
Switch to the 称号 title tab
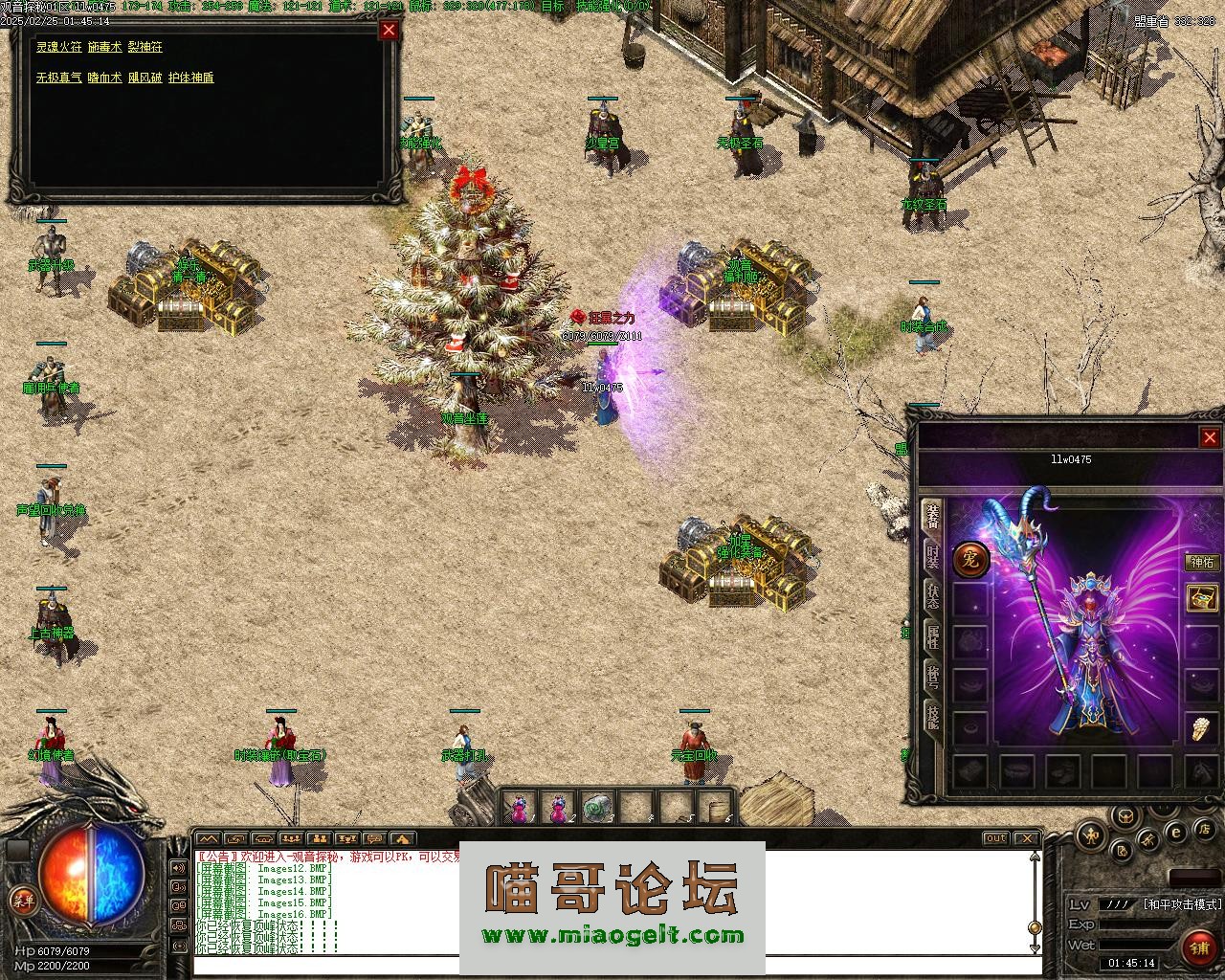click(x=932, y=678)
